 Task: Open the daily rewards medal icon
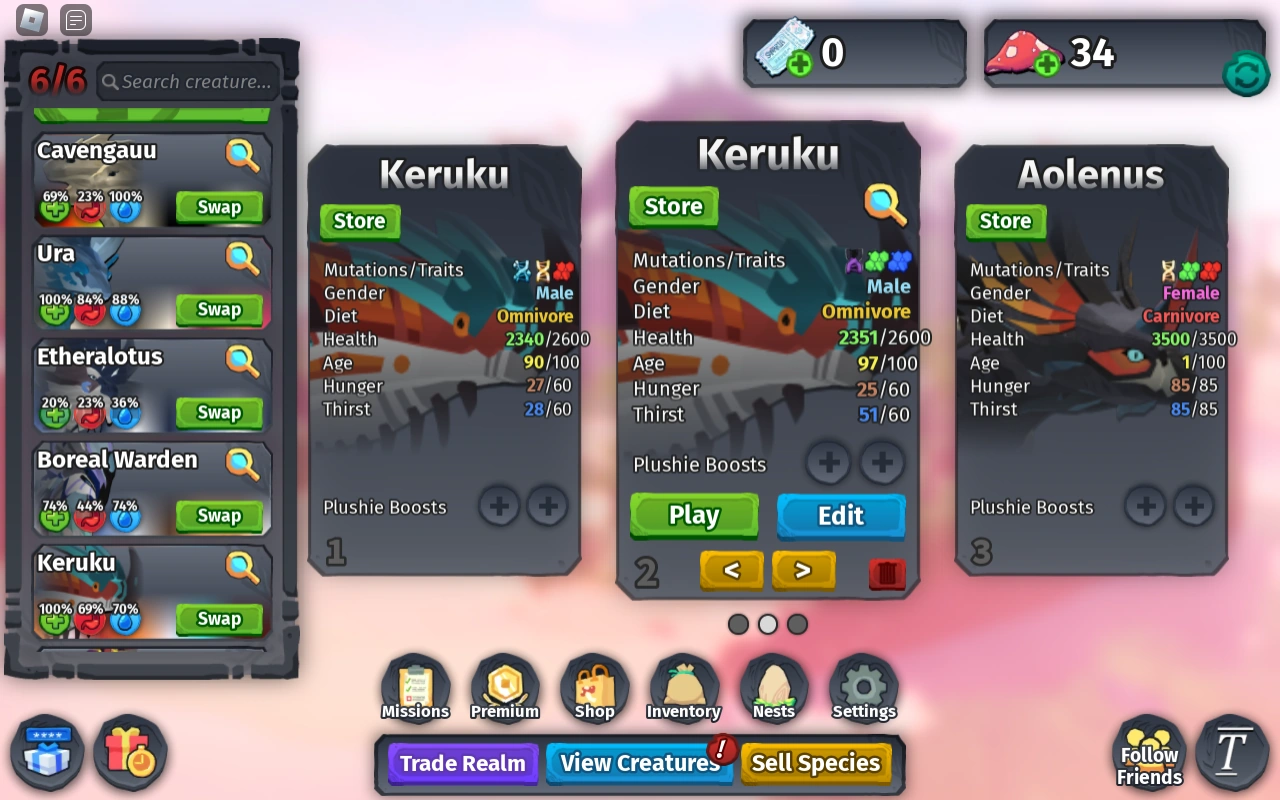tap(130, 753)
